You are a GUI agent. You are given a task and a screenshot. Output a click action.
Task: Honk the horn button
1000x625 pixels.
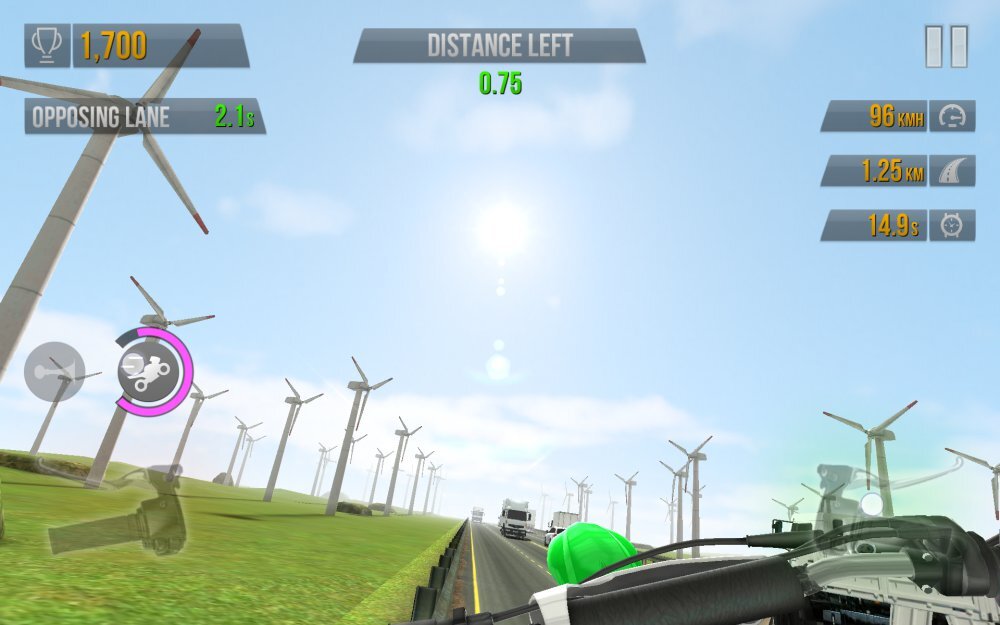[54, 372]
